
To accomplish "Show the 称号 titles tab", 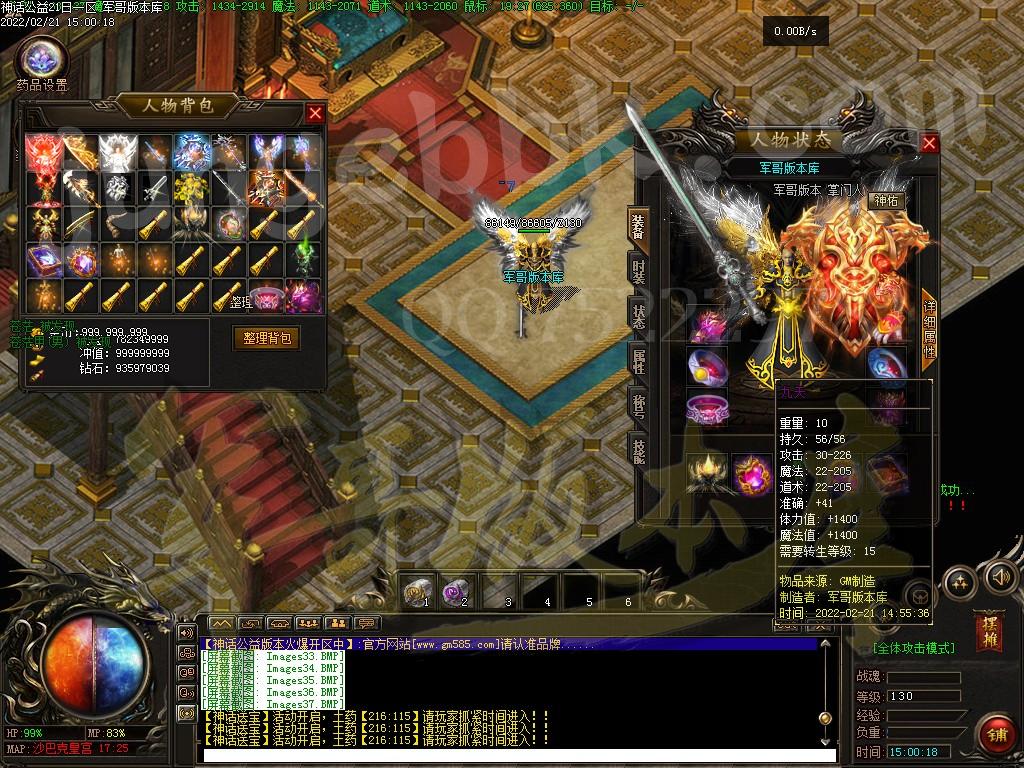I will [x=638, y=407].
